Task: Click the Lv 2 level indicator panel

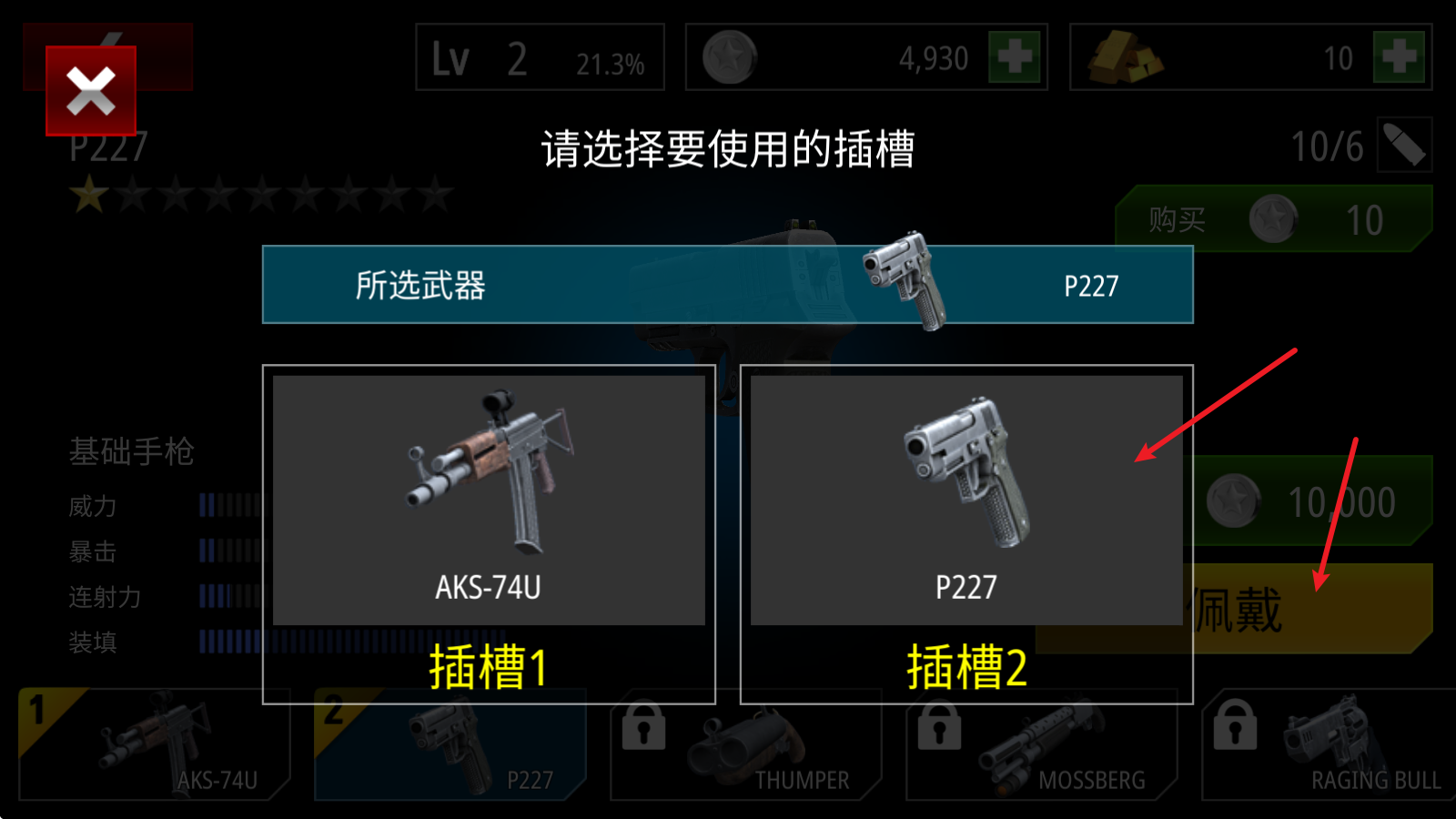Action: coord(539,56)
